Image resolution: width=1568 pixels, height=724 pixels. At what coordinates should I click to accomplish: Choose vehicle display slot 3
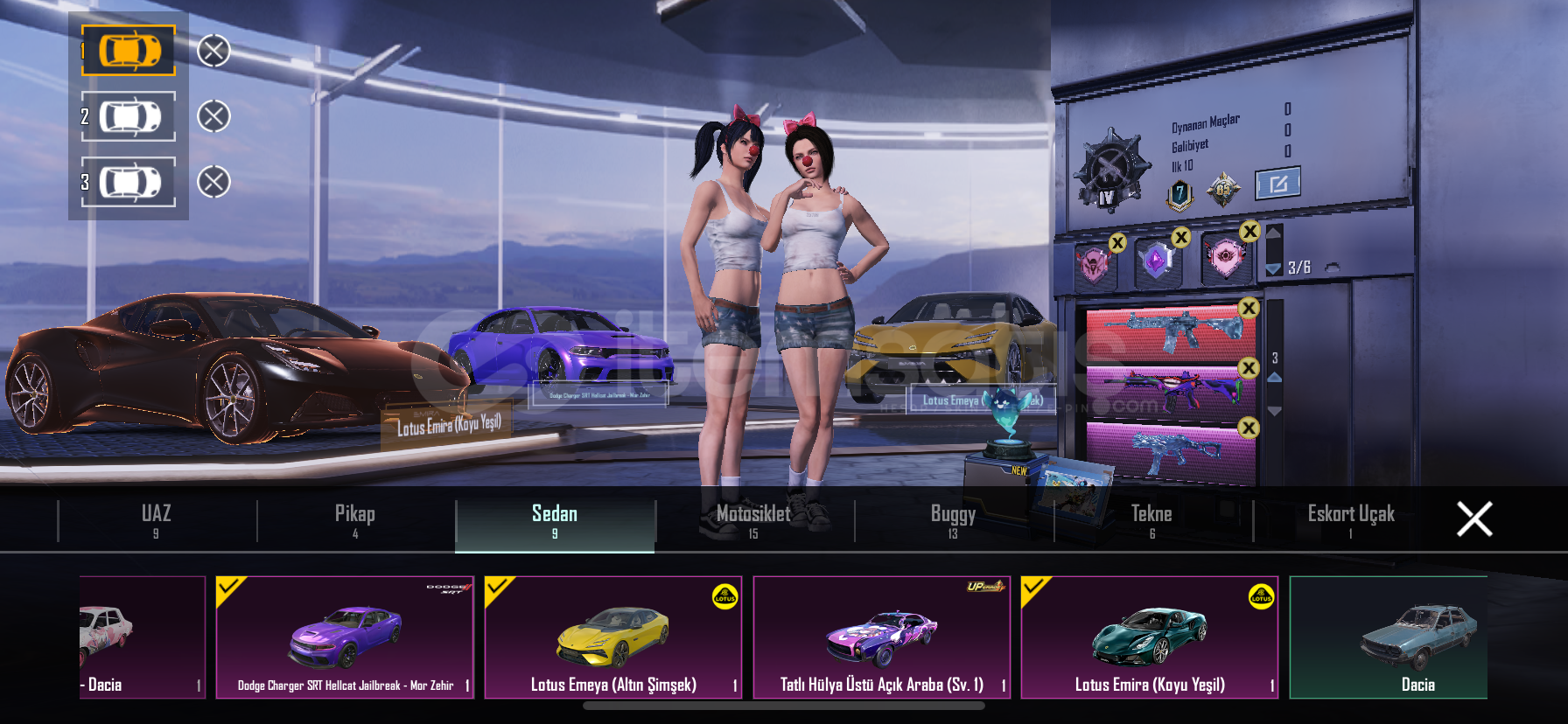click(x=129, y=182)
